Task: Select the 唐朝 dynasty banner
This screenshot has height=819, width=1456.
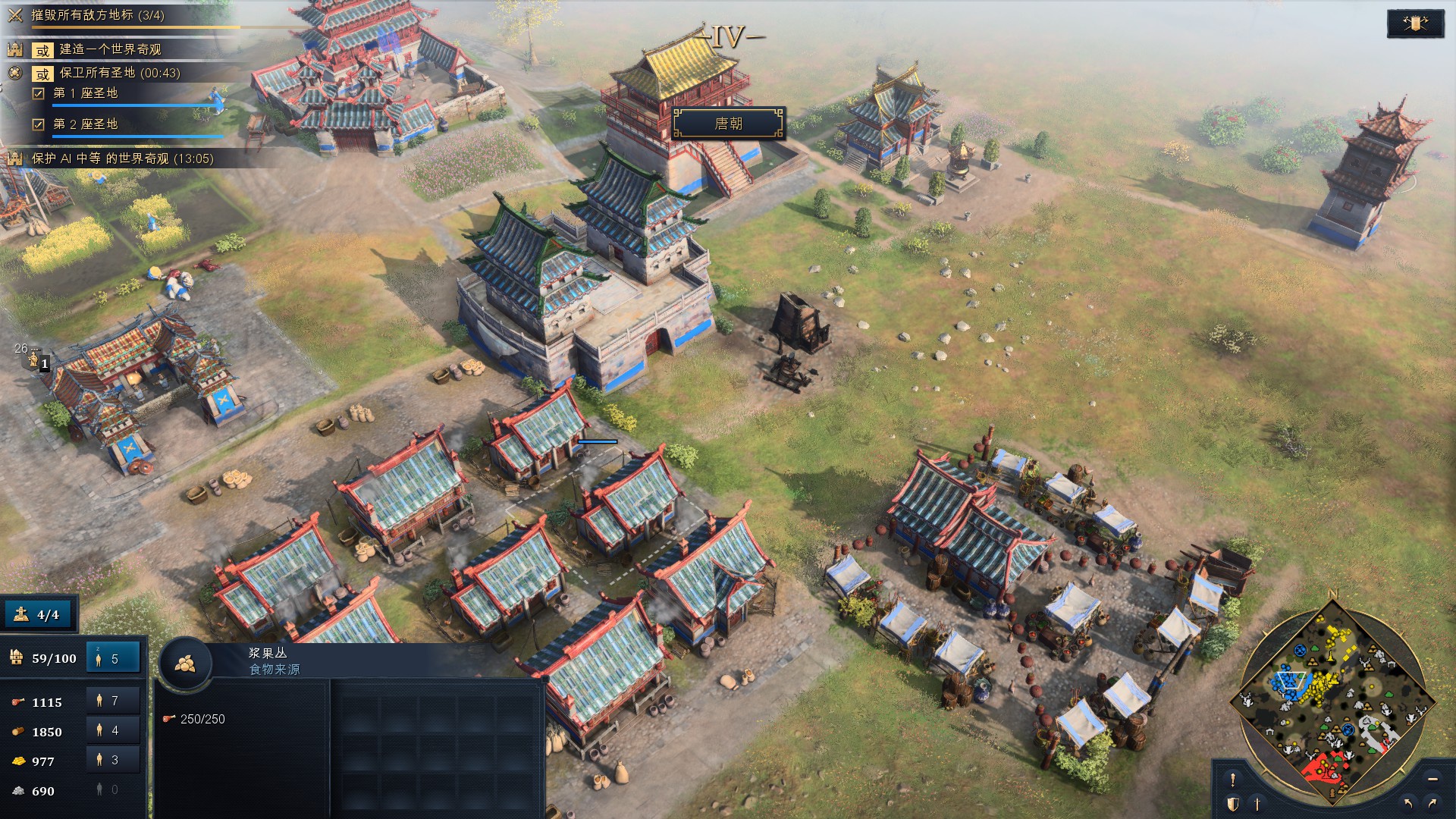Action: tap(728, 124)
